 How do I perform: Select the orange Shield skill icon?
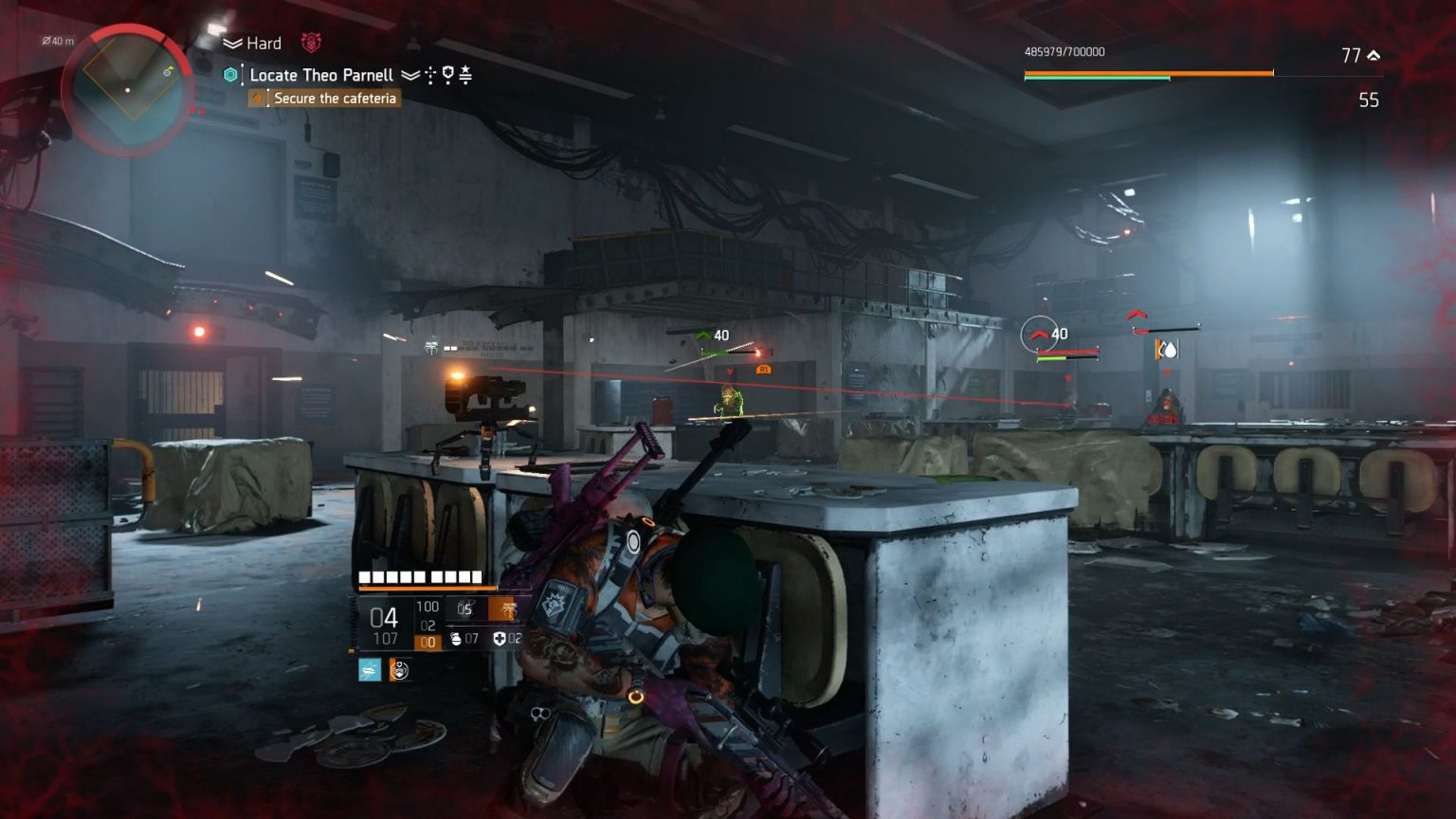click(399, 671)
